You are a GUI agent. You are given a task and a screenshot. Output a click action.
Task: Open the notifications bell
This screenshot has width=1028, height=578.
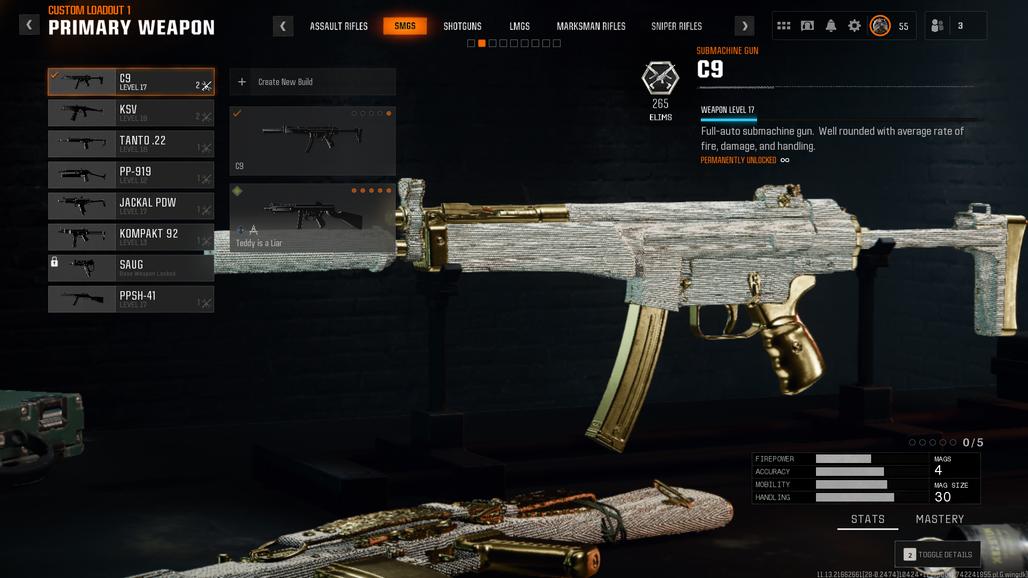(830, 26)
